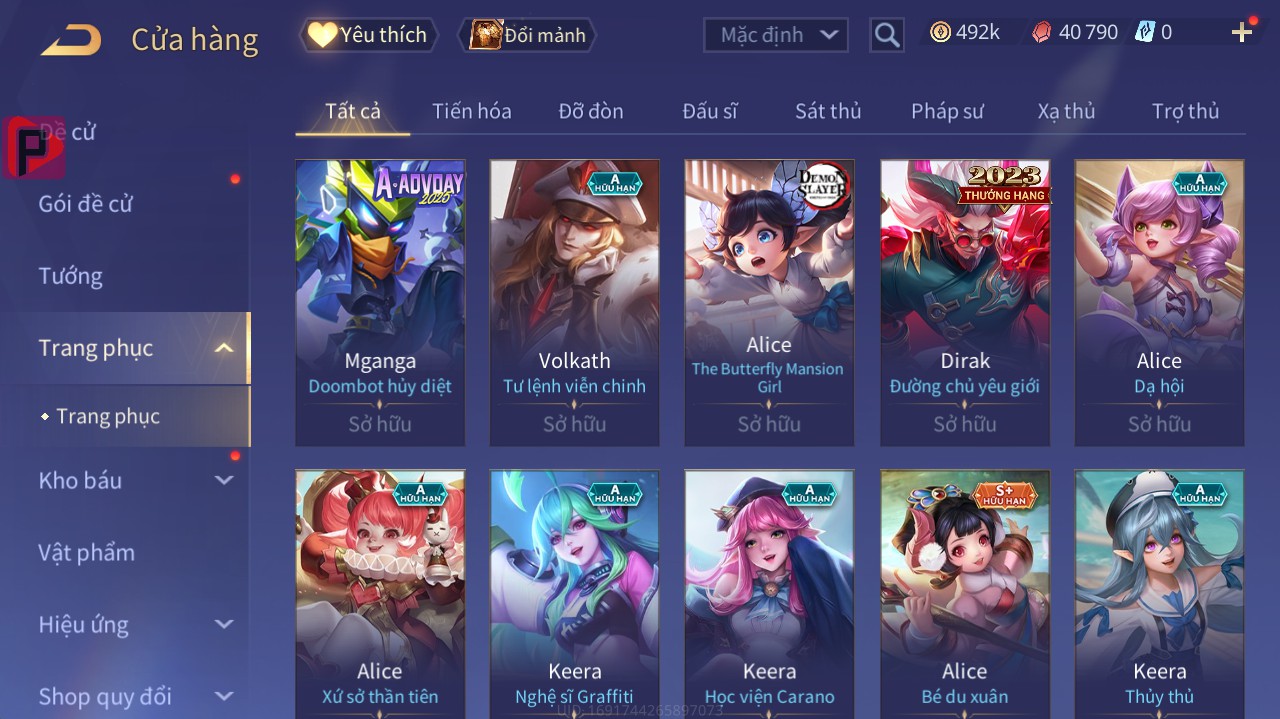Image resolution: width=1280 pixels, height=719 pixels.
Task: Open the Yêu thích favorites list
Action: point(368,35)
